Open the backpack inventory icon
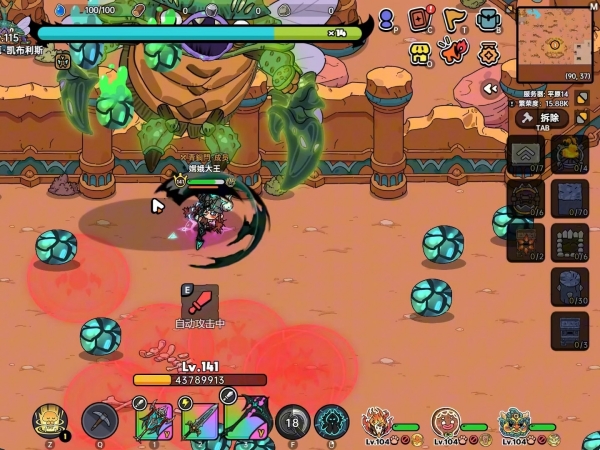This screenshot has height=450, width=600. tap(488, 20)
